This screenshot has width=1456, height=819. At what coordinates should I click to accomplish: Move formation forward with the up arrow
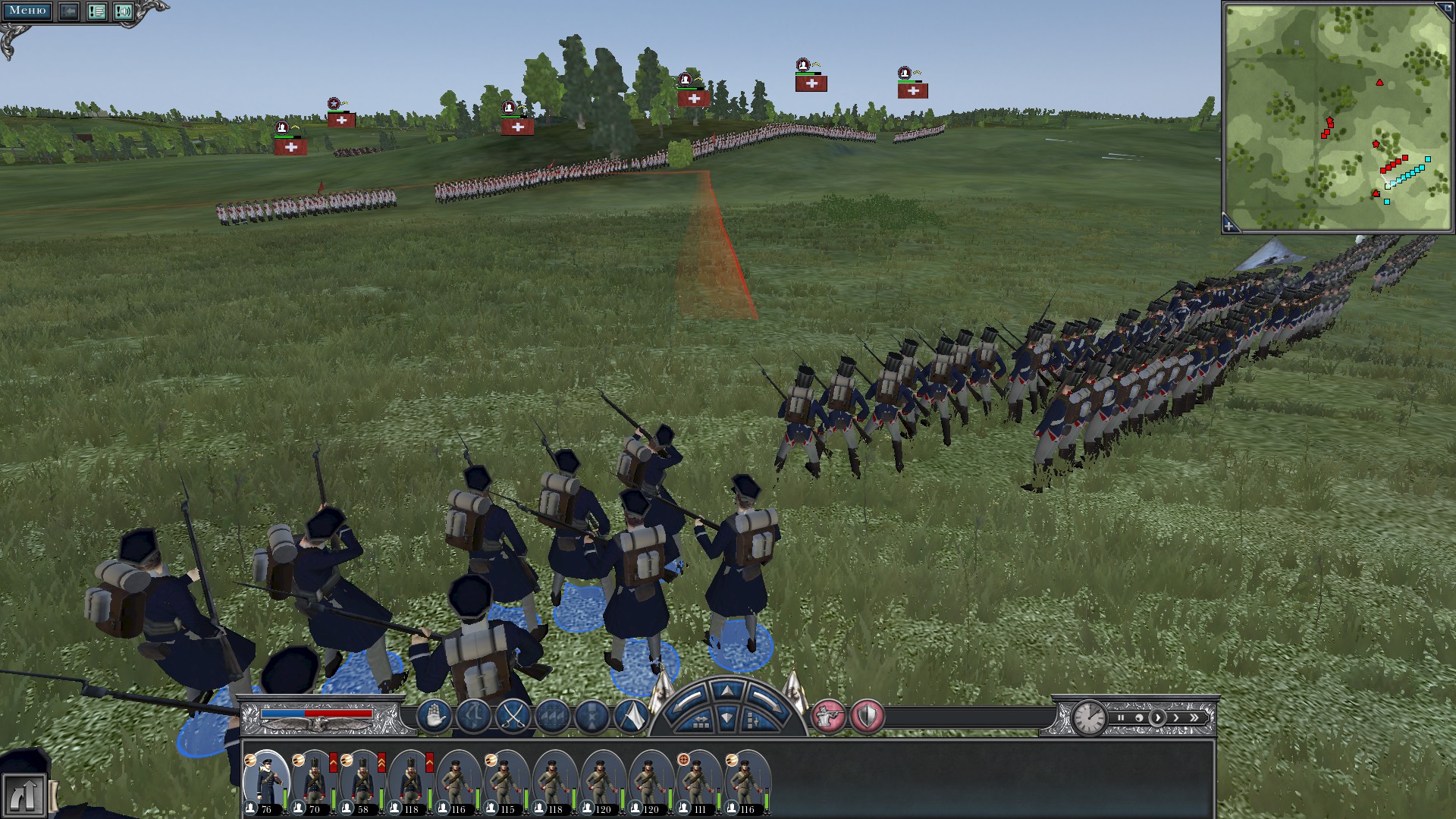pyautogui.click(x=726, y=690)
